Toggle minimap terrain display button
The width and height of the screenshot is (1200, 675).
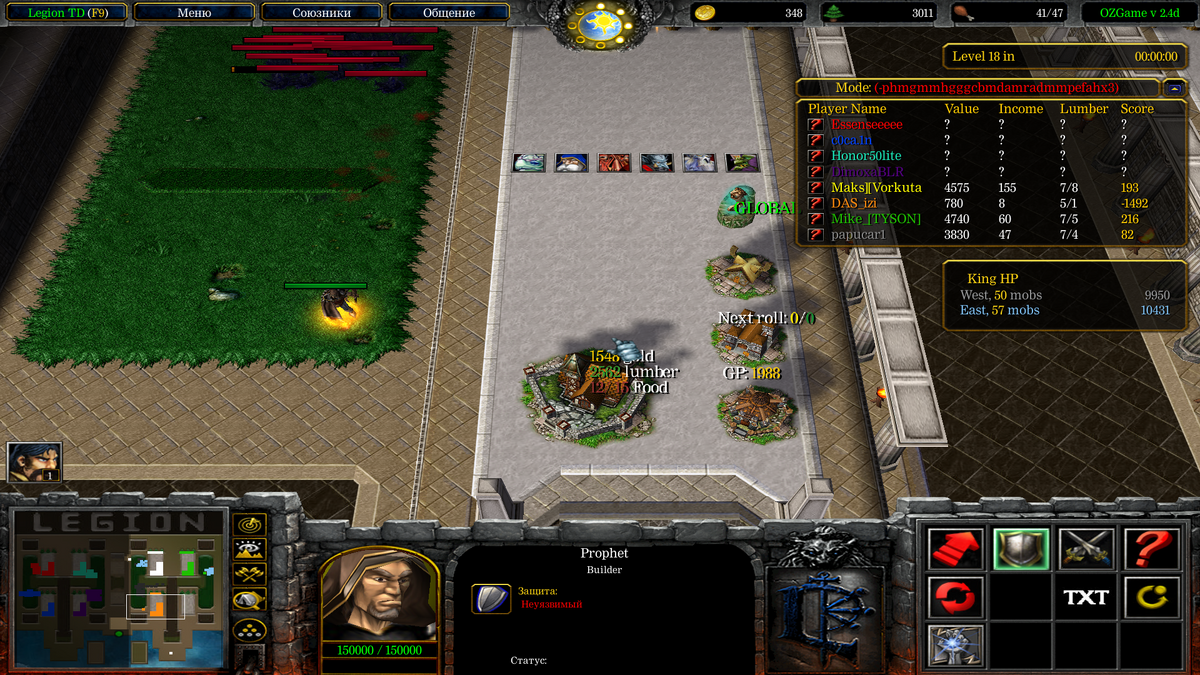coord(249,548)
